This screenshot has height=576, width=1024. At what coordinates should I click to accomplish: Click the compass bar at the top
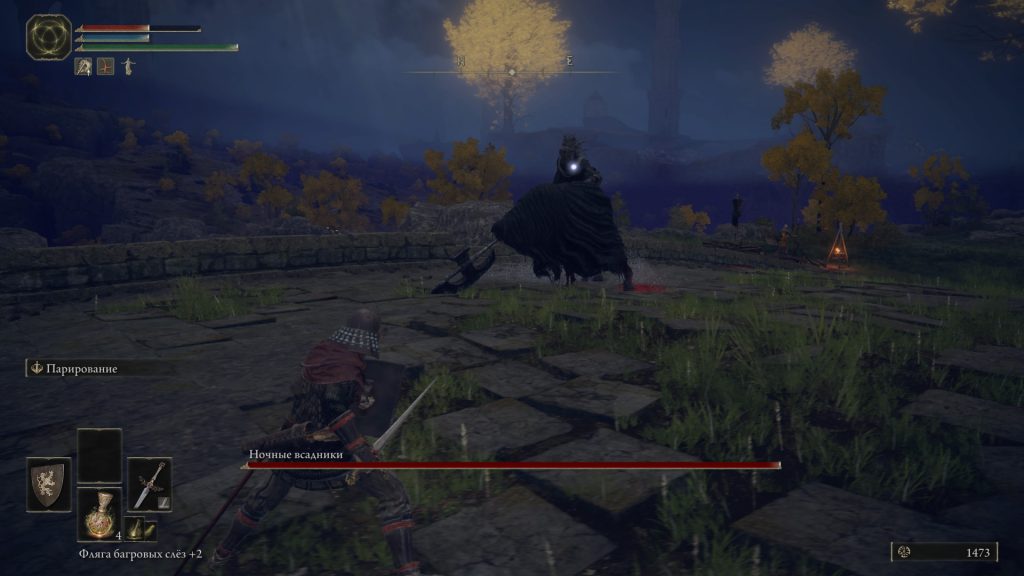click(511, 72)
